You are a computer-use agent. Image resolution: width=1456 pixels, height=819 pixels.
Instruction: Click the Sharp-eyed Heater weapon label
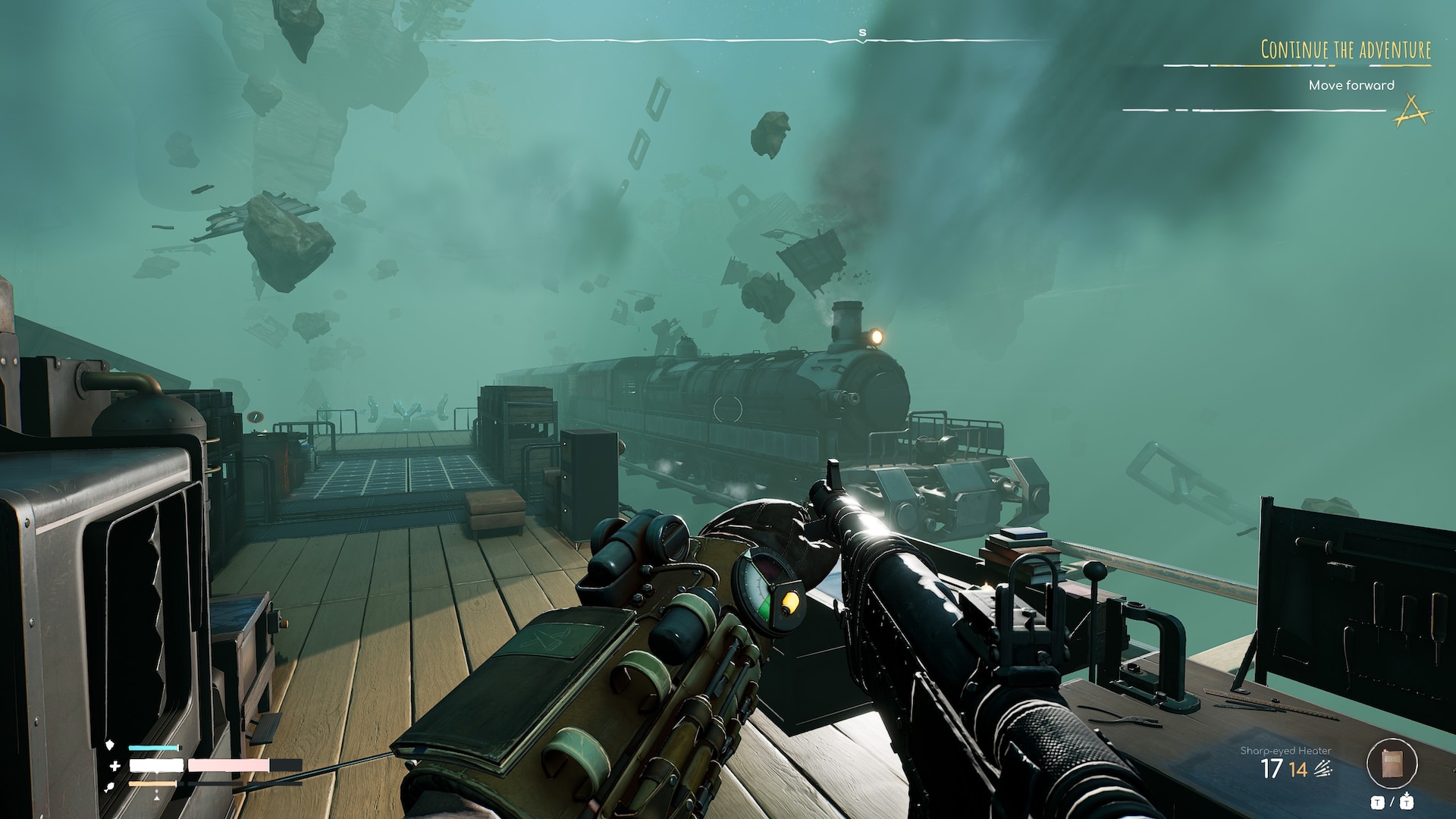1285,750
